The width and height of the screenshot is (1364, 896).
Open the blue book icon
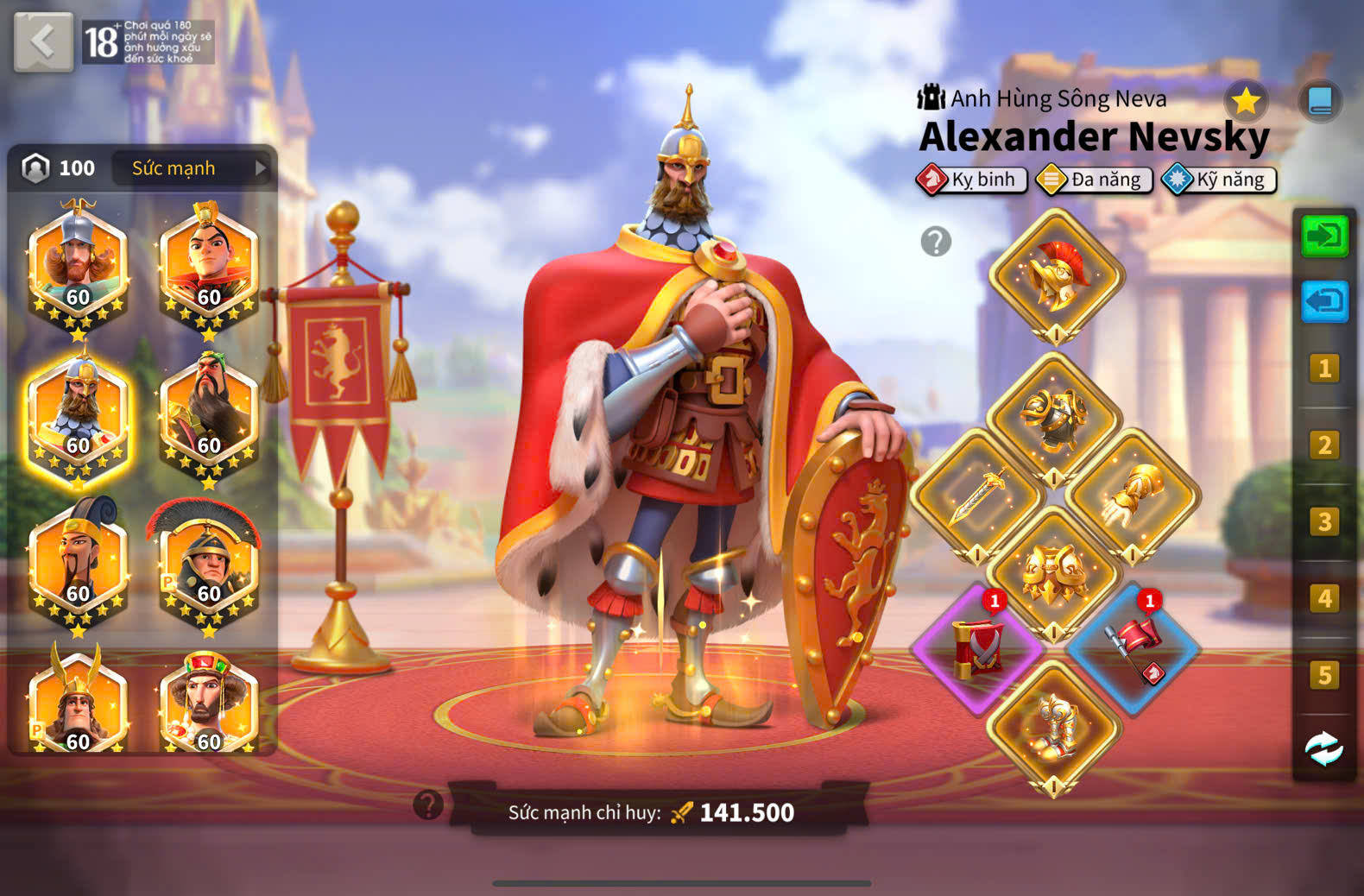click(x=1320, y=102)
